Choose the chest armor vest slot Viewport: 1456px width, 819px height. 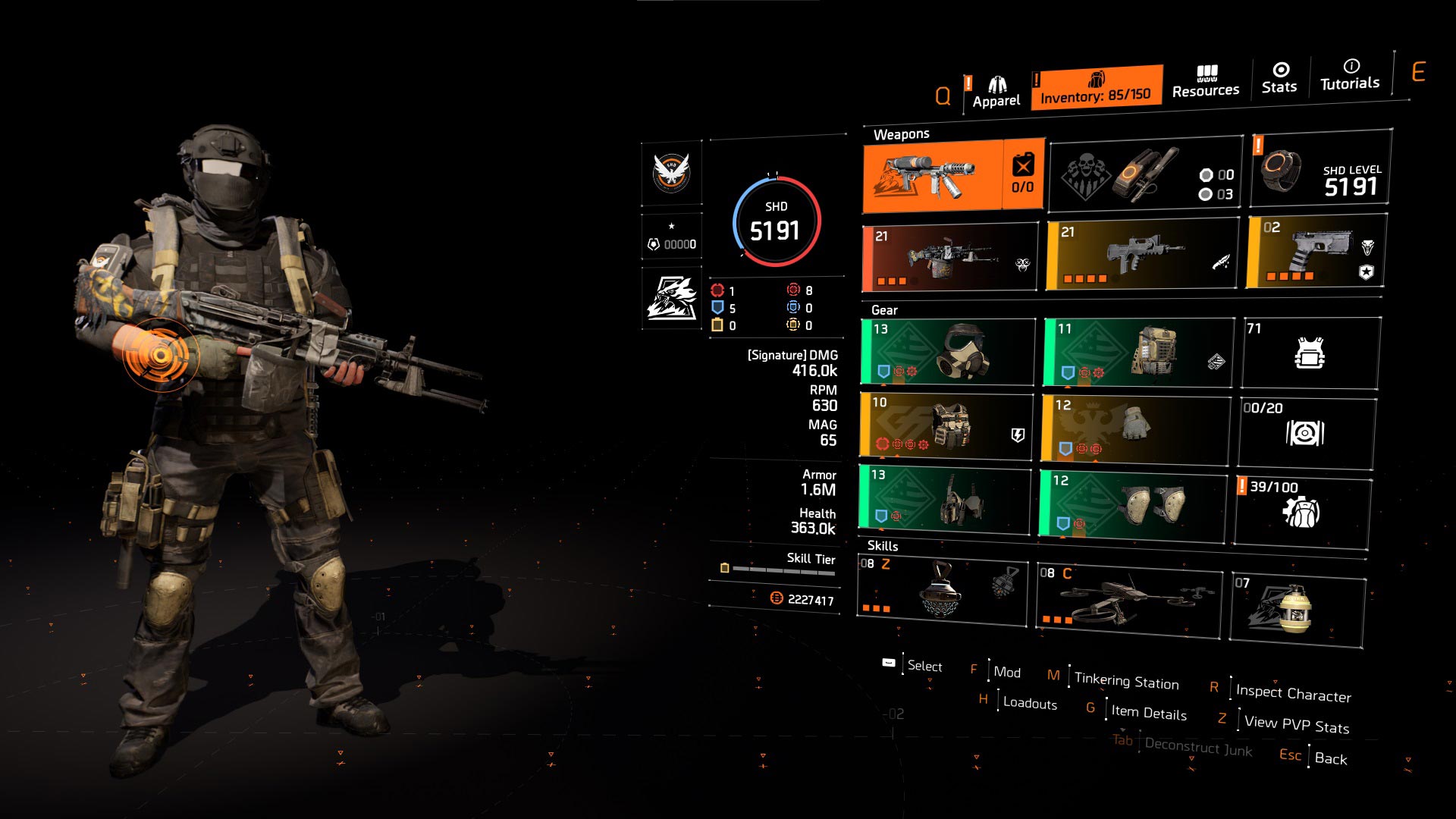click(946, 426)
